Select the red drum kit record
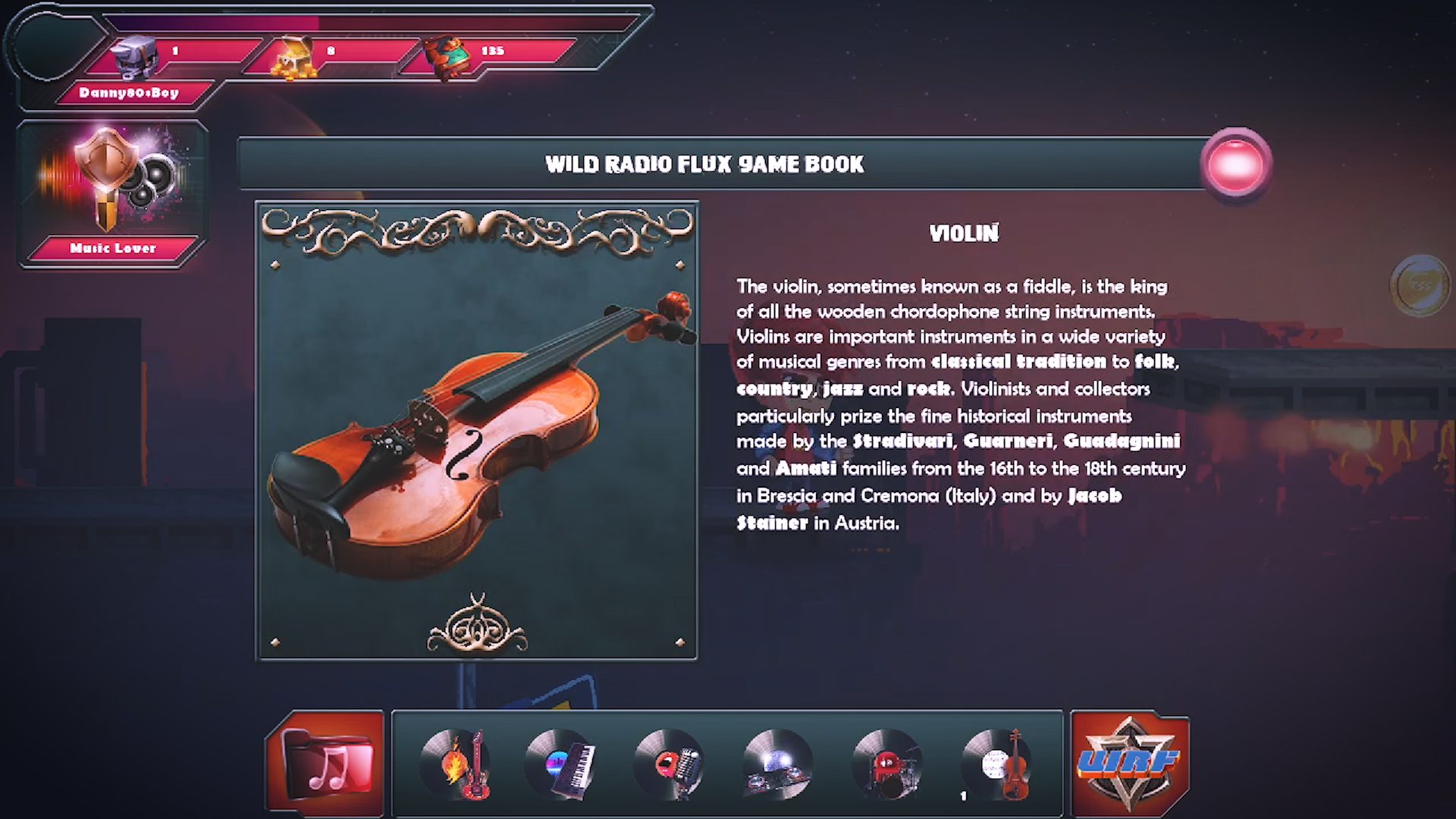This screenshot has width=1456, height=819. coord(886,764)
